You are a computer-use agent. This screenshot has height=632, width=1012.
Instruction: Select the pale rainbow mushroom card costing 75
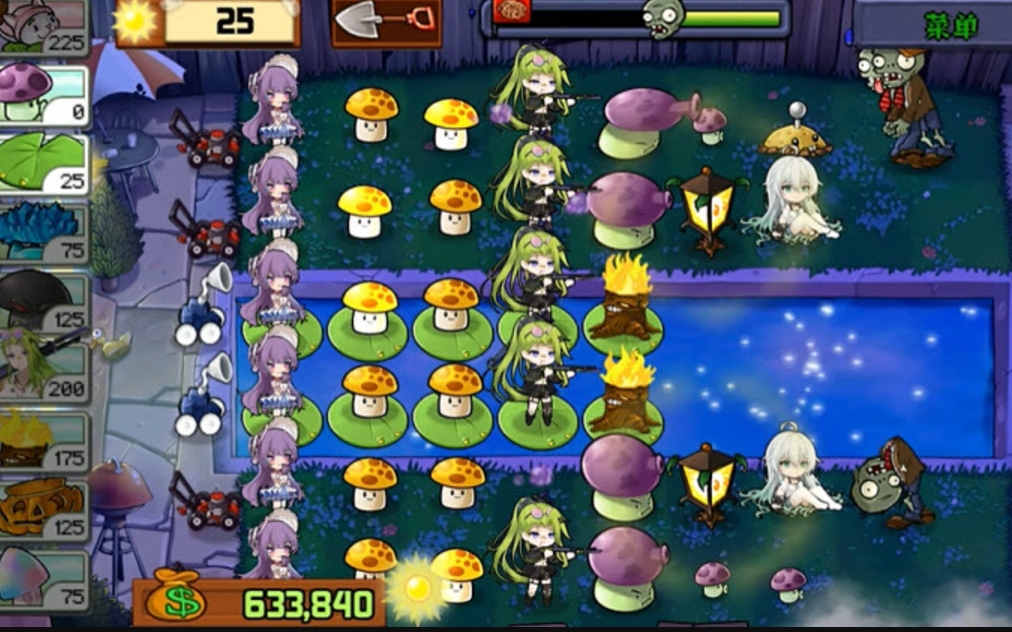point(44,579)
